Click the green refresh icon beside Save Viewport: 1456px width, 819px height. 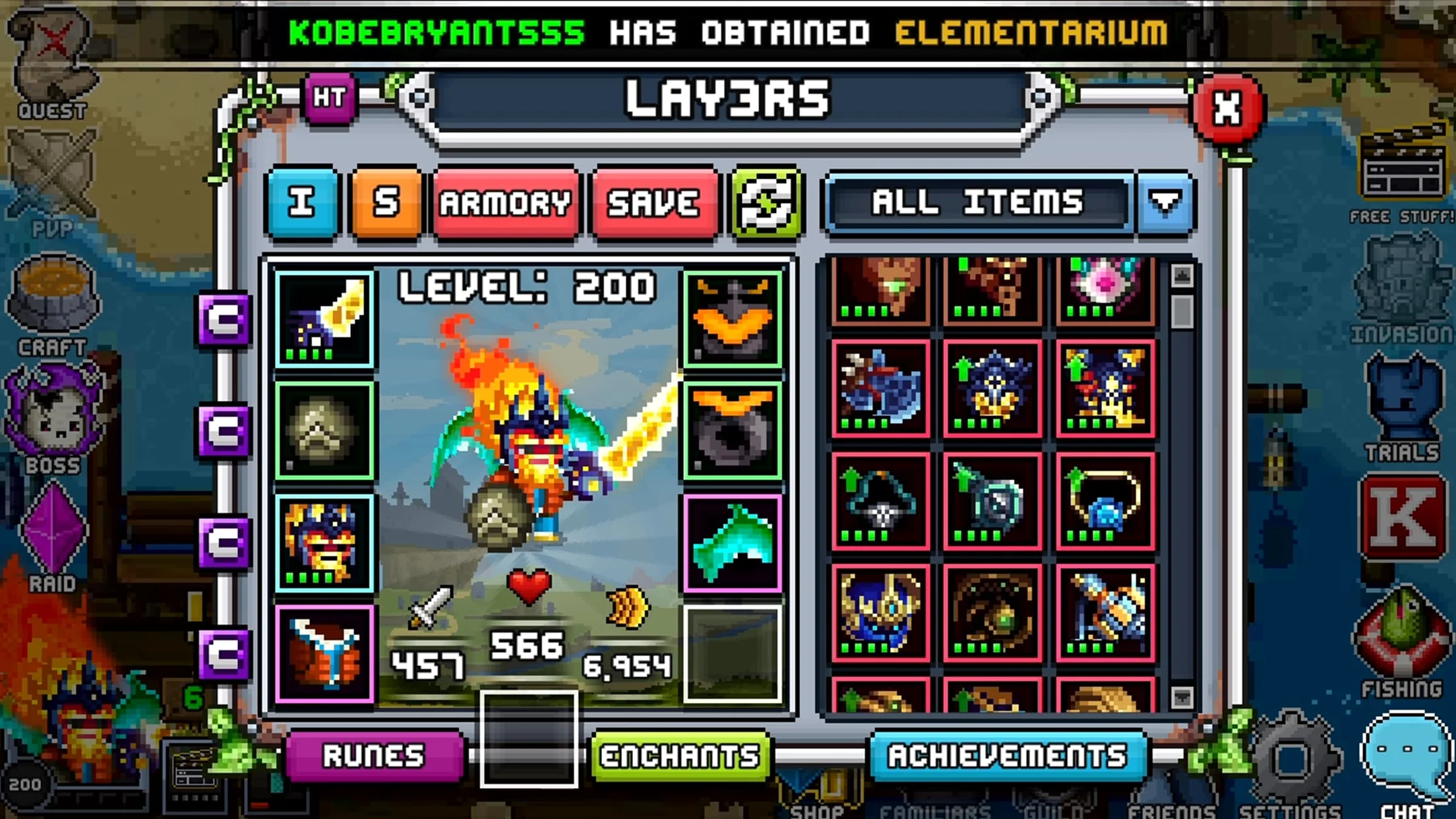[766, 202]
